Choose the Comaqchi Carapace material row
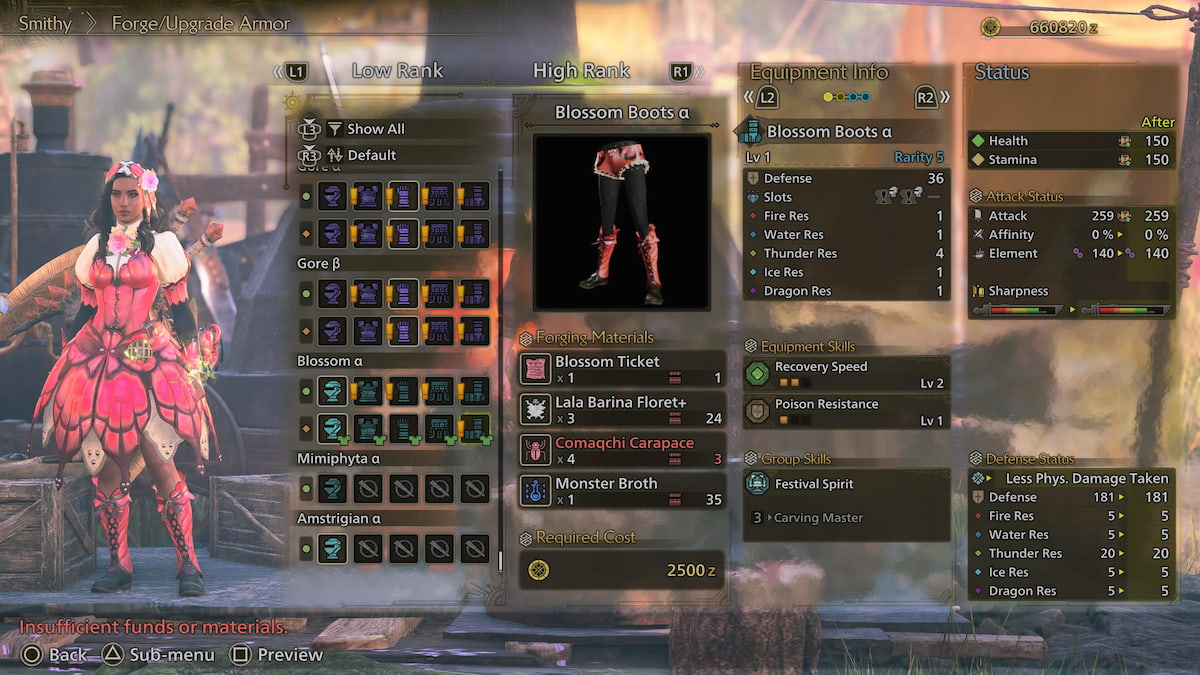1200x675 pixels. point(621,450)
